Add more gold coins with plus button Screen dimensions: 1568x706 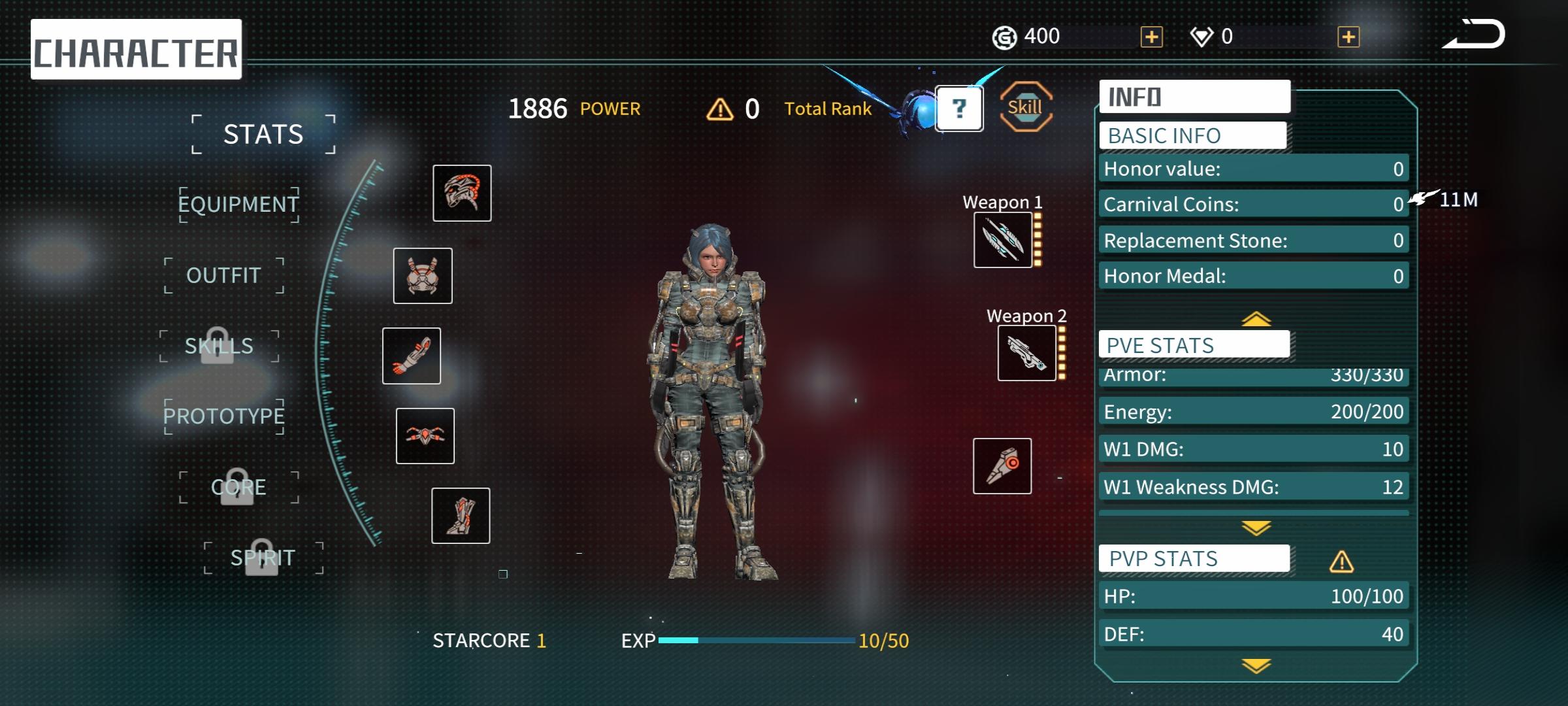pos(1151,37)
